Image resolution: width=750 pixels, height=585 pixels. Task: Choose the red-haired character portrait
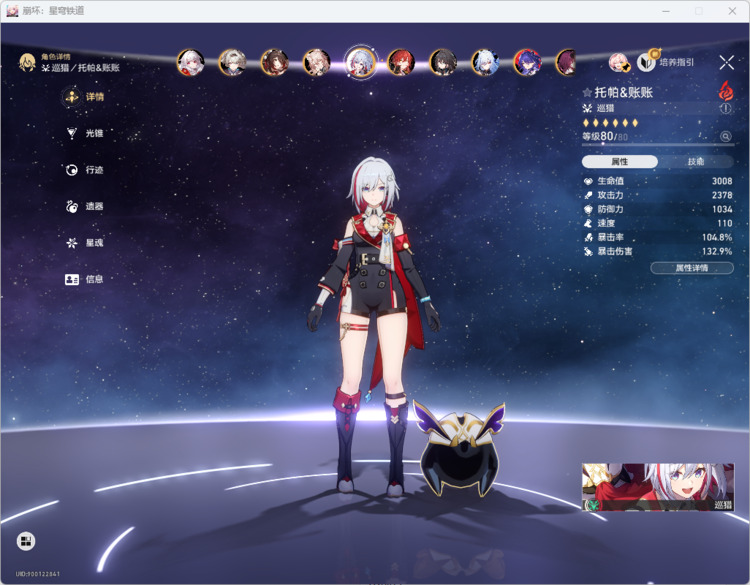pos(401,62)
